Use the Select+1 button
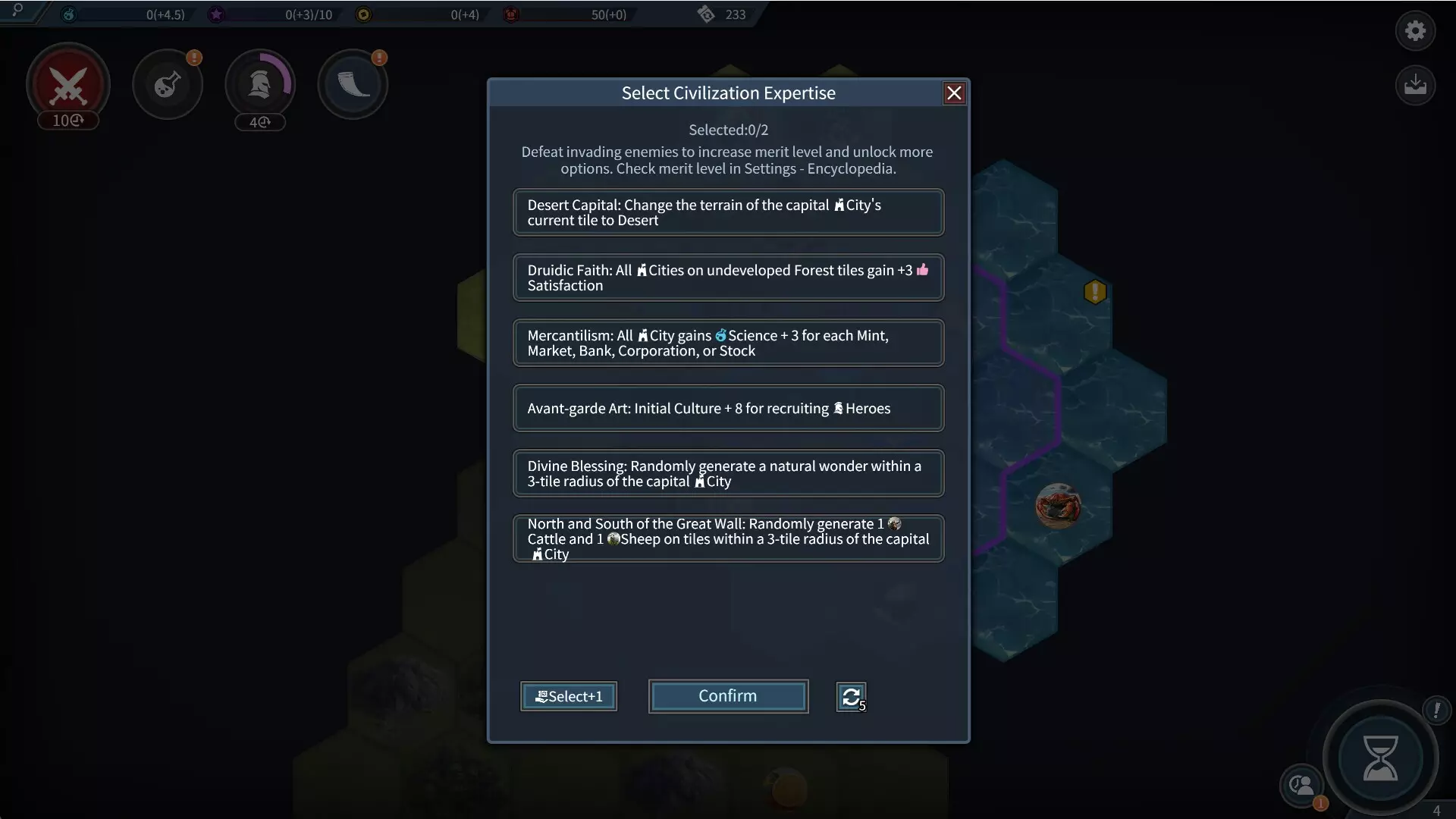 pyautogui.click(x=569, y=696)
